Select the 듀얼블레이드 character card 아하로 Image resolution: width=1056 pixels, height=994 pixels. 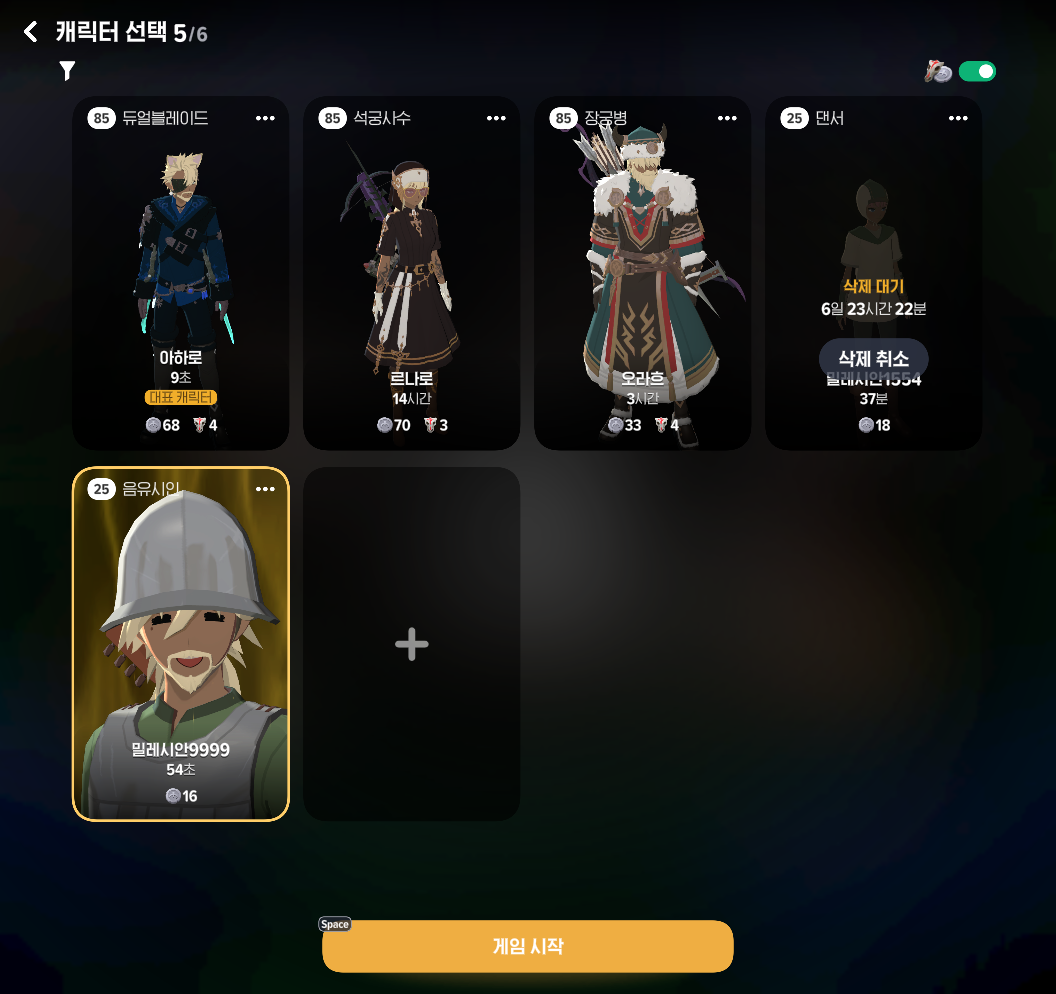pos(181,273)
